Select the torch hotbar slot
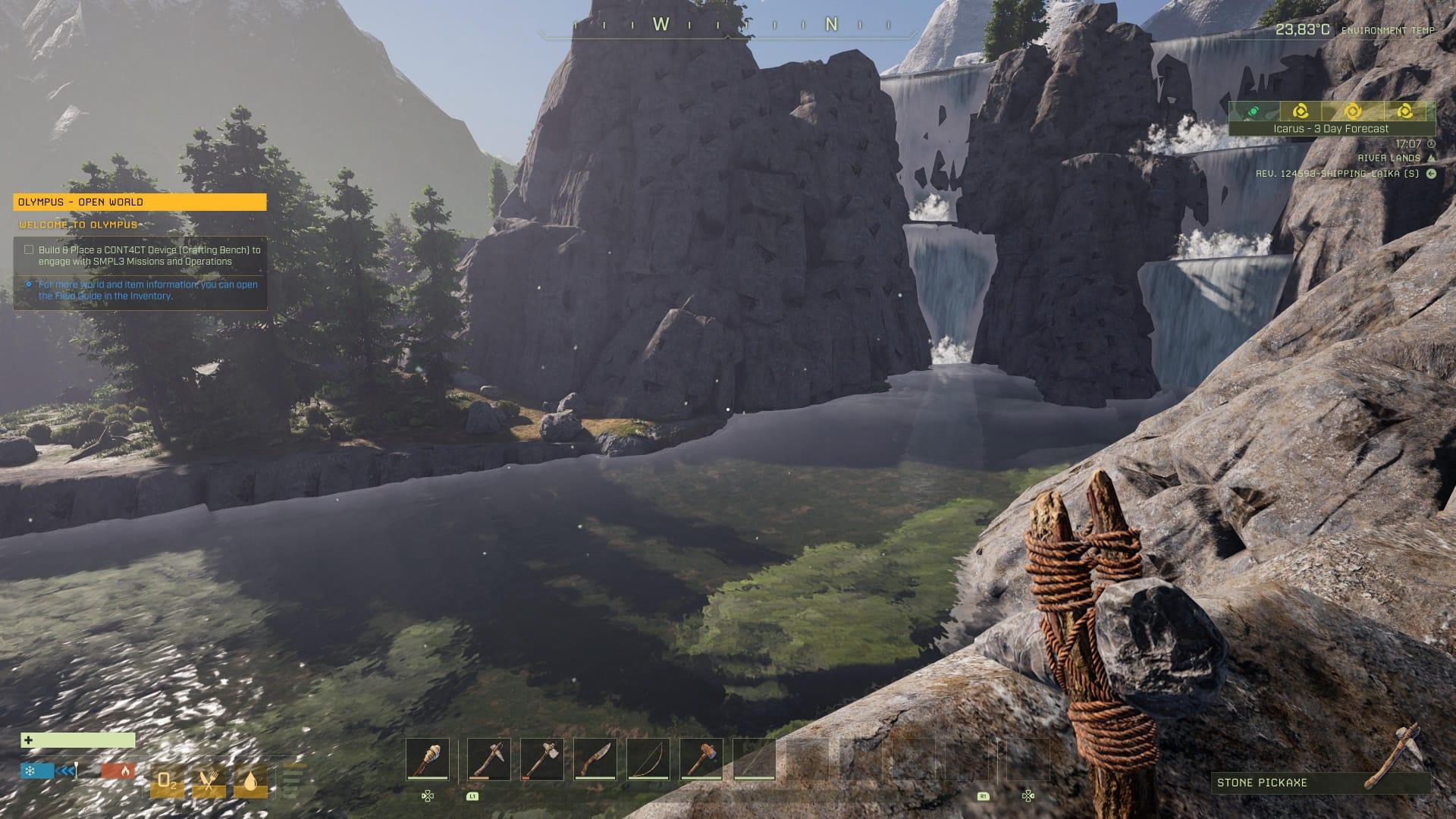Screen dimensions: 1456x819 pos(428,758)
